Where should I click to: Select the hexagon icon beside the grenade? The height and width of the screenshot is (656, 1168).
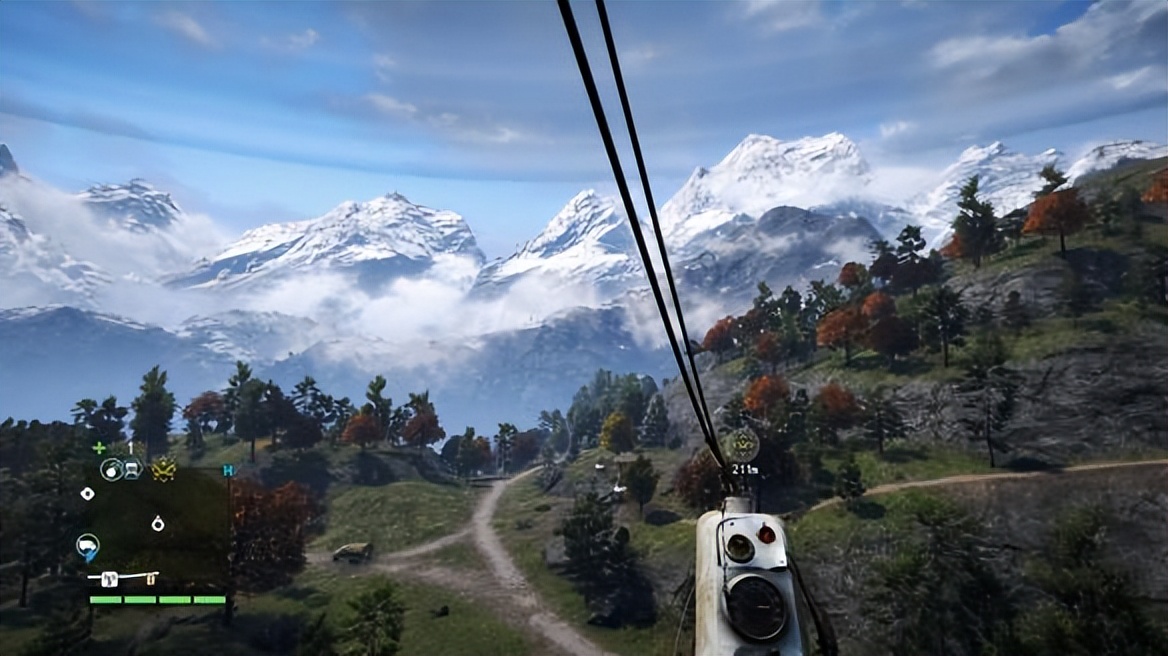click(132, 468)
